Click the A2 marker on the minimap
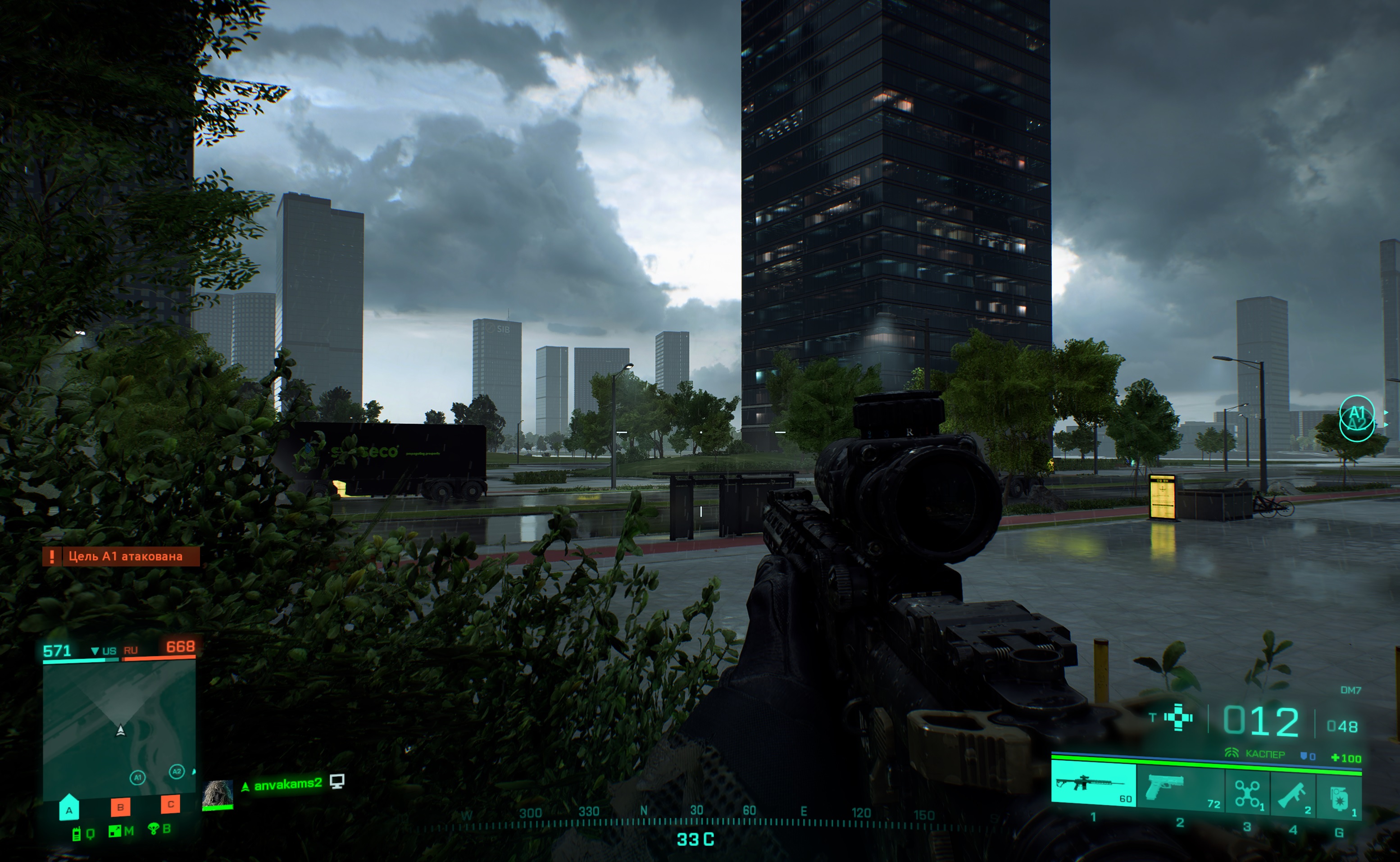This screenshot has height=862, width=1400. (x=177, y=771)
